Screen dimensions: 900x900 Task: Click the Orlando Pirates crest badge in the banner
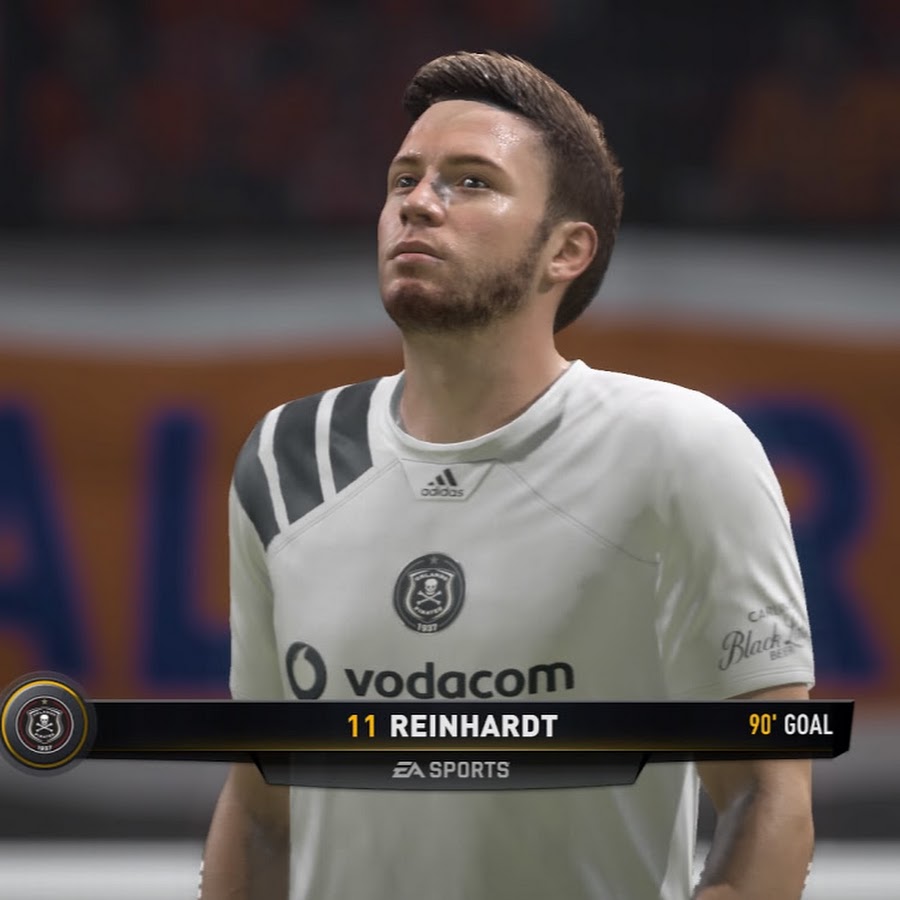(44, 723)
